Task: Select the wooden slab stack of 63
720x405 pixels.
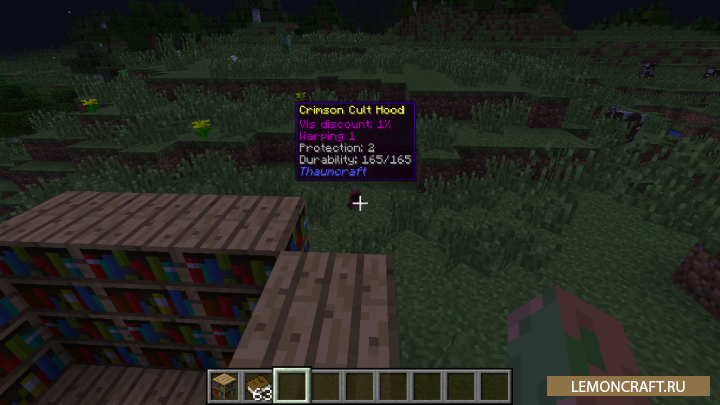Action: click(258, 384)
